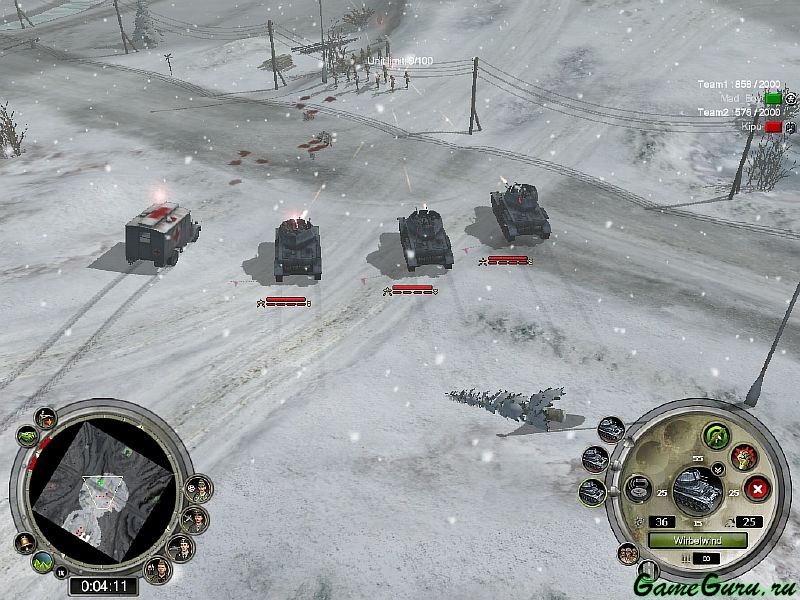Use the red fist attack order
Image resolution: width=800 pixels, height=600 pixels.
coord(743,458)
